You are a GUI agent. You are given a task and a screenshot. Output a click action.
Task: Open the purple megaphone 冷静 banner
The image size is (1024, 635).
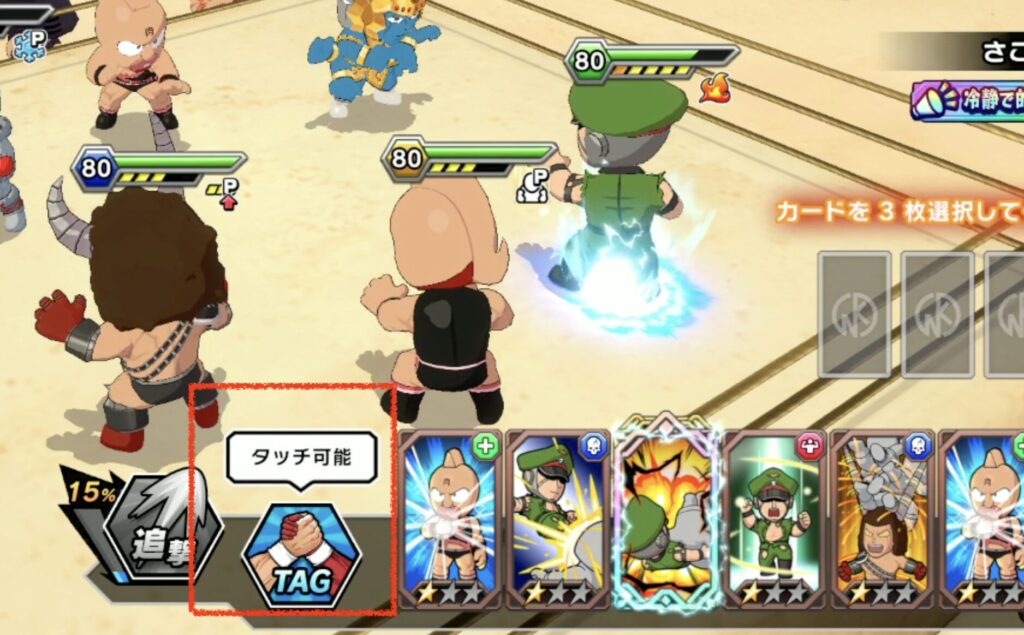tap(967, 101)
